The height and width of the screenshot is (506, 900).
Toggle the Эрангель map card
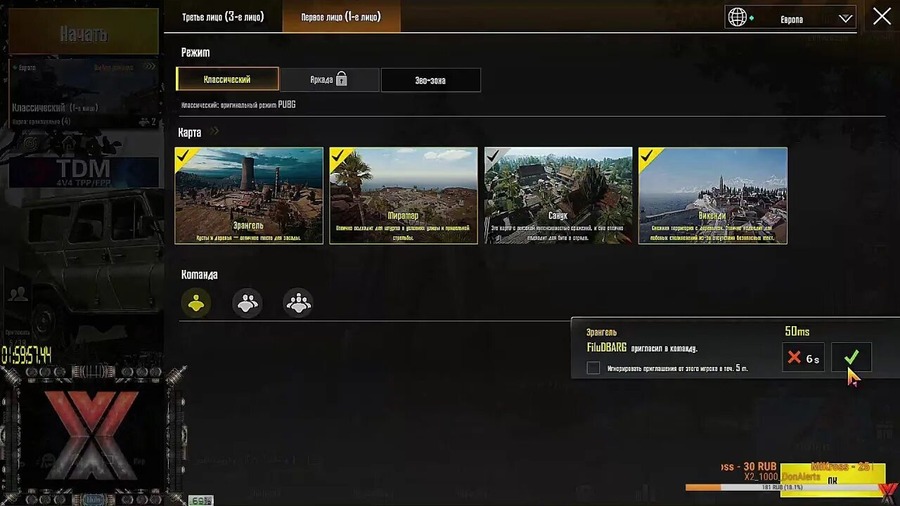point(249,196)
